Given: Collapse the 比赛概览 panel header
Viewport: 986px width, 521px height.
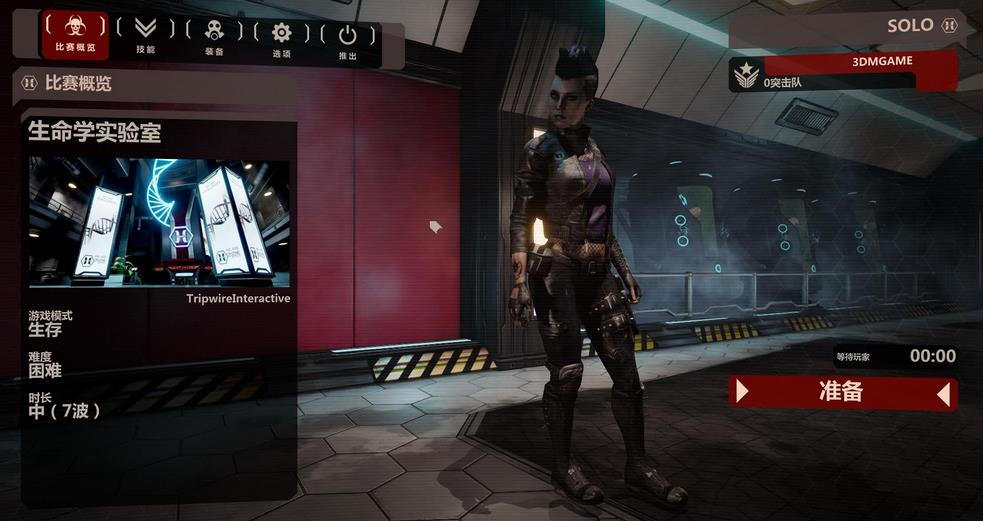Looking at the screenshot, I should [x=29, y=84].
